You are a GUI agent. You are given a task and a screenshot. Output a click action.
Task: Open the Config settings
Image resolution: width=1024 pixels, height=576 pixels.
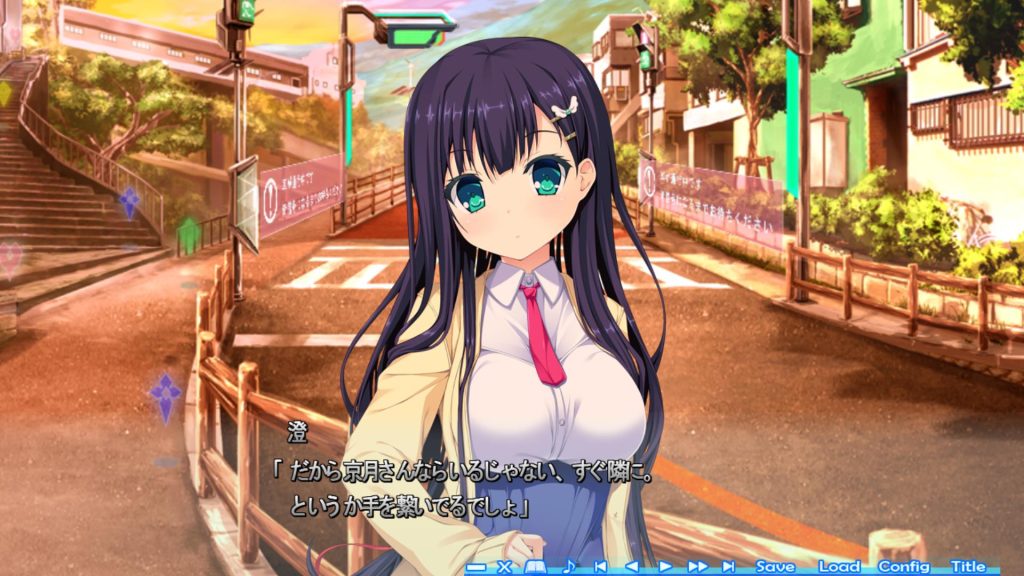pyautogui.click(x=904, y=566)
